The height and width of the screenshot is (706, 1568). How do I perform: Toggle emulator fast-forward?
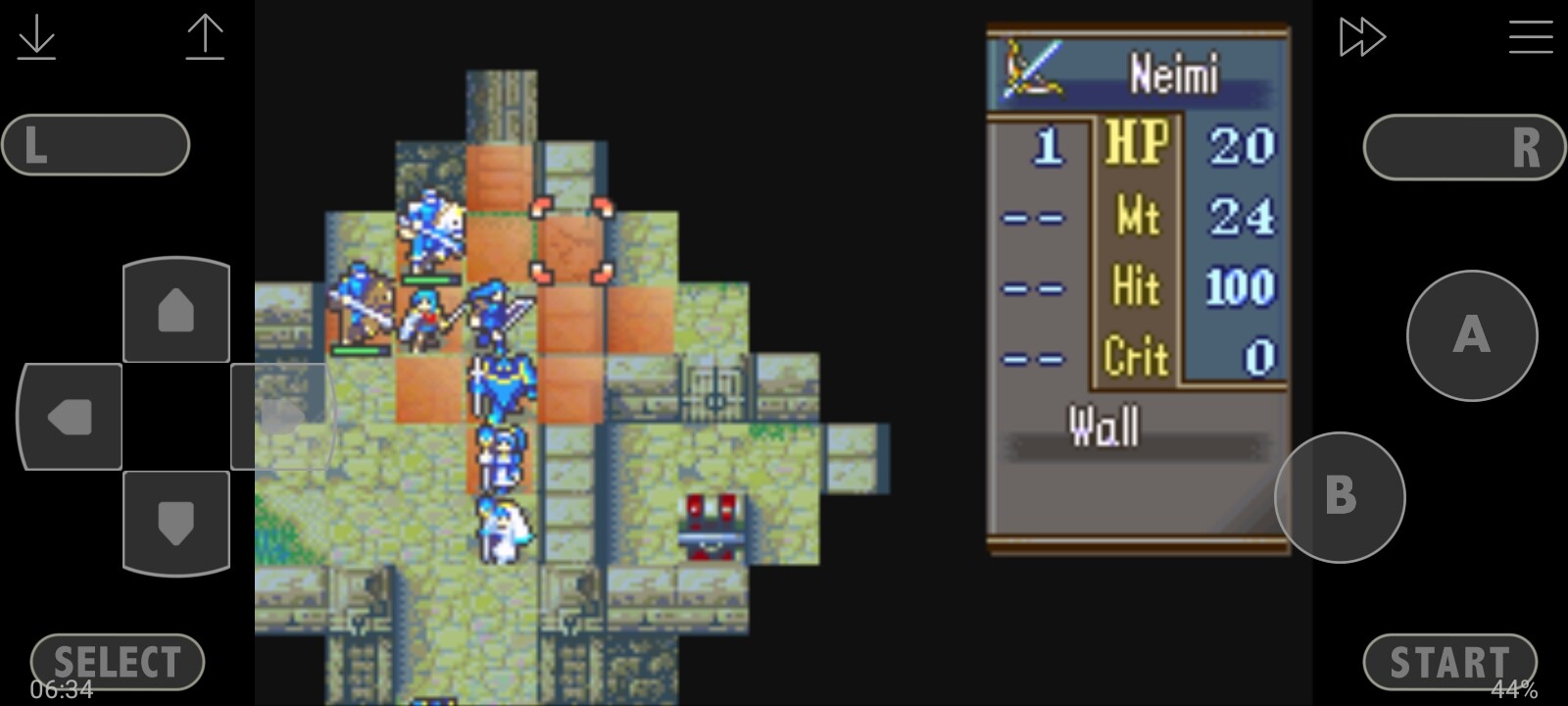click(1361, 37)
